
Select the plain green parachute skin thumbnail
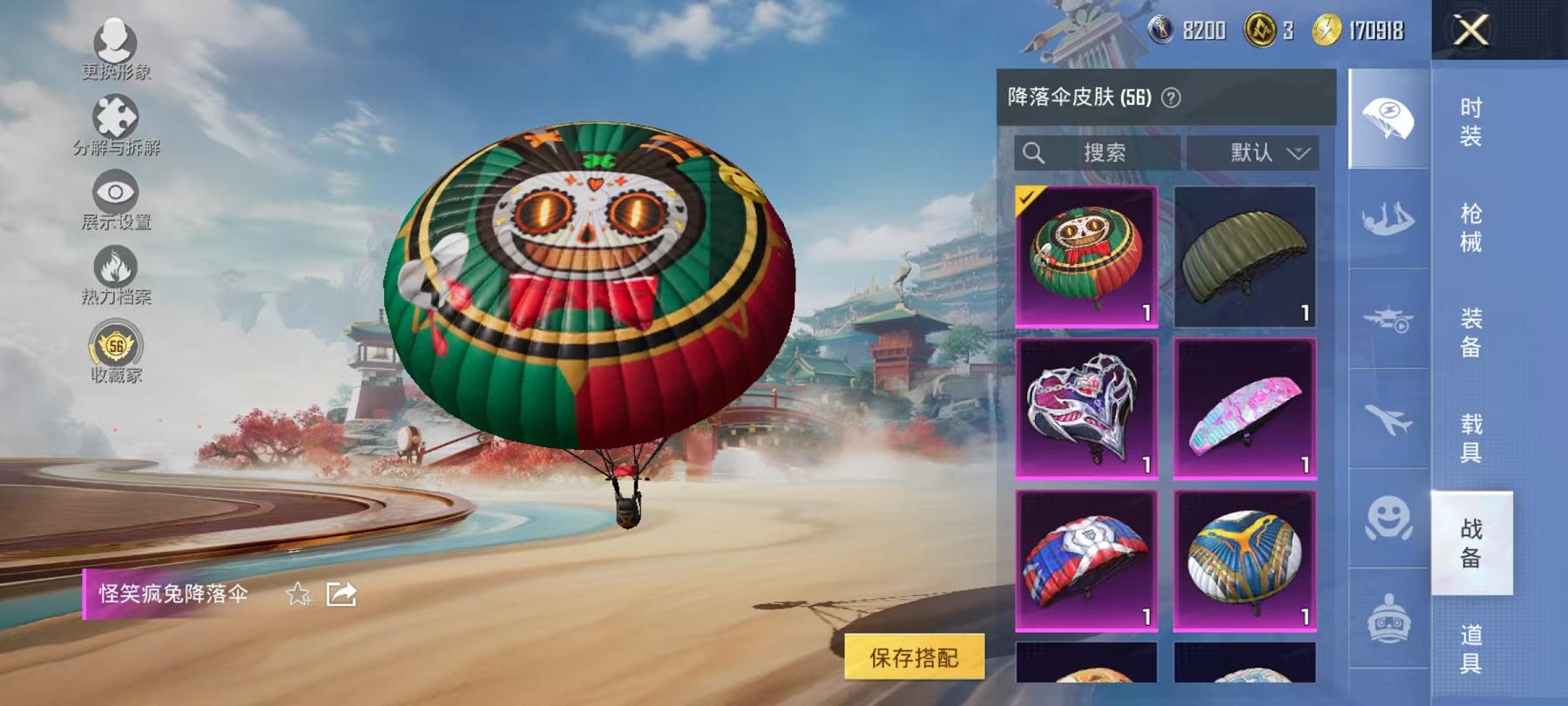(x=1244, y=256)
